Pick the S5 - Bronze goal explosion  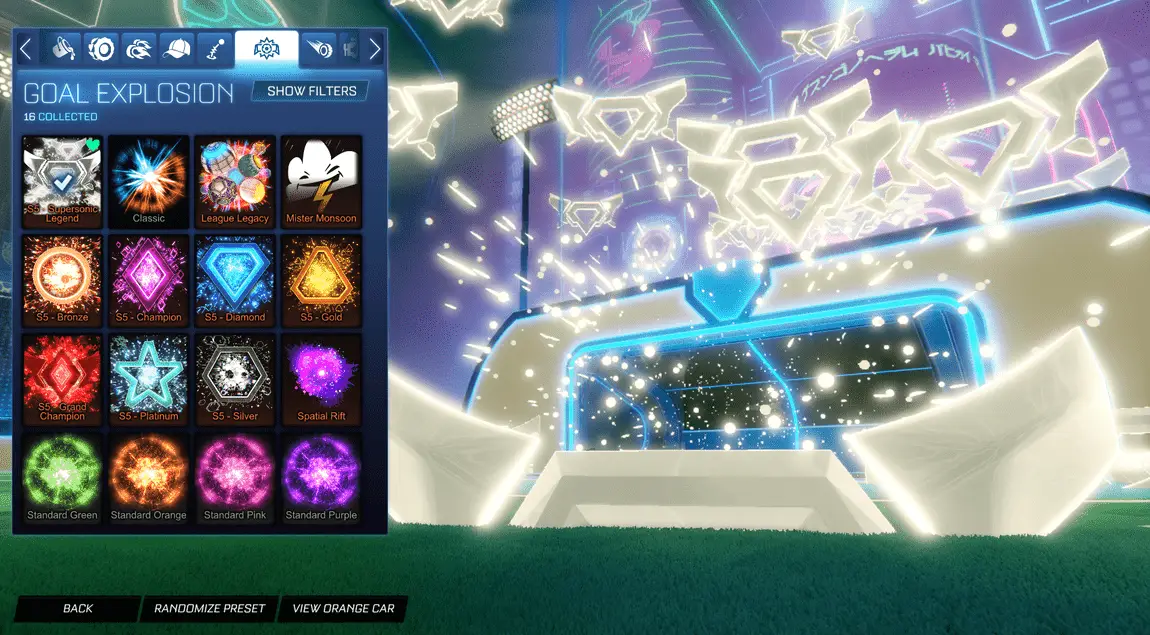[x=62, y=279]
